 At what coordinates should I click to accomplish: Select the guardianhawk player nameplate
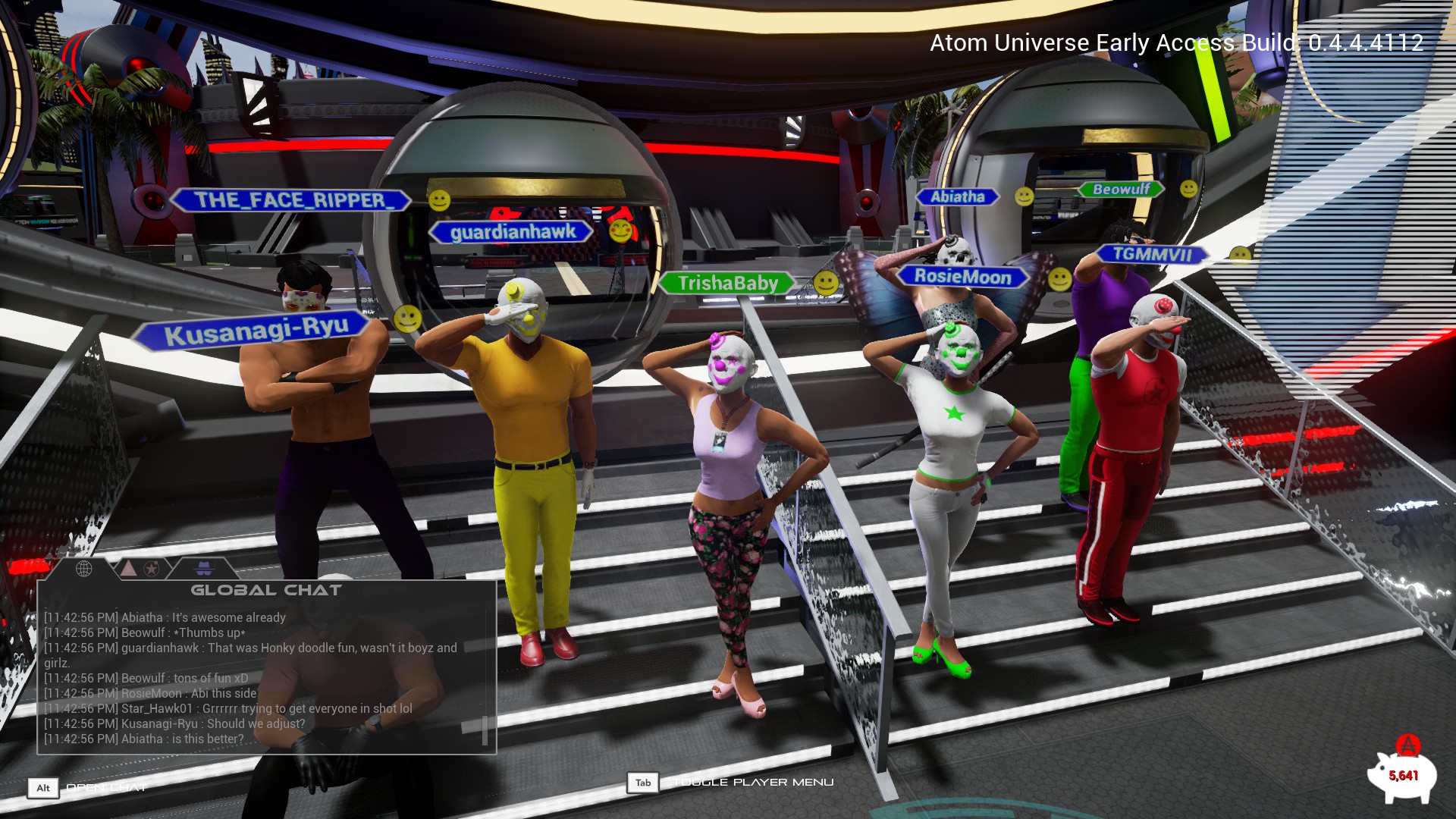[513, 232]
